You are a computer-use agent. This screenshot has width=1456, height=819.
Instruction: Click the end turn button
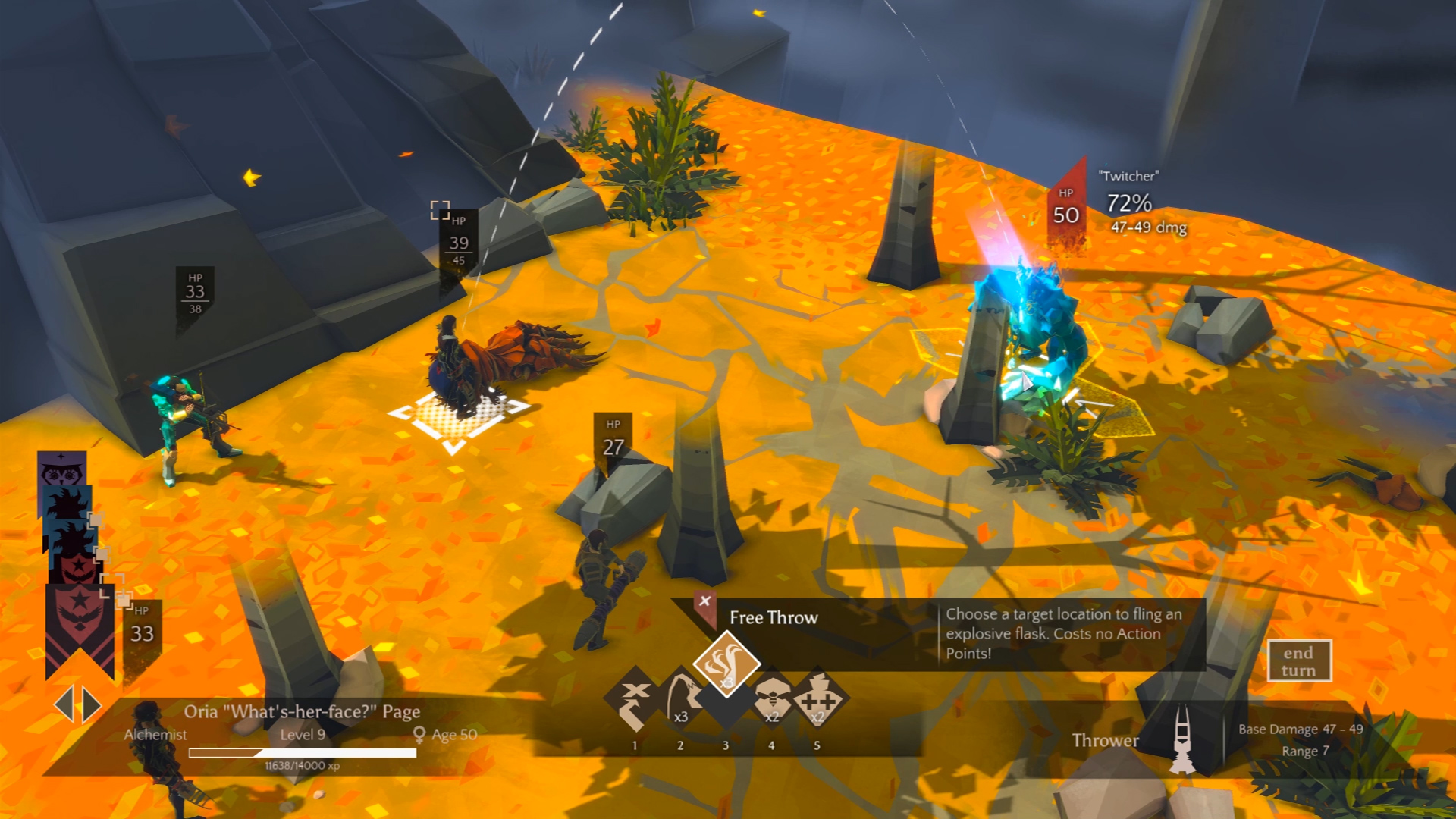click(1298, 662)
